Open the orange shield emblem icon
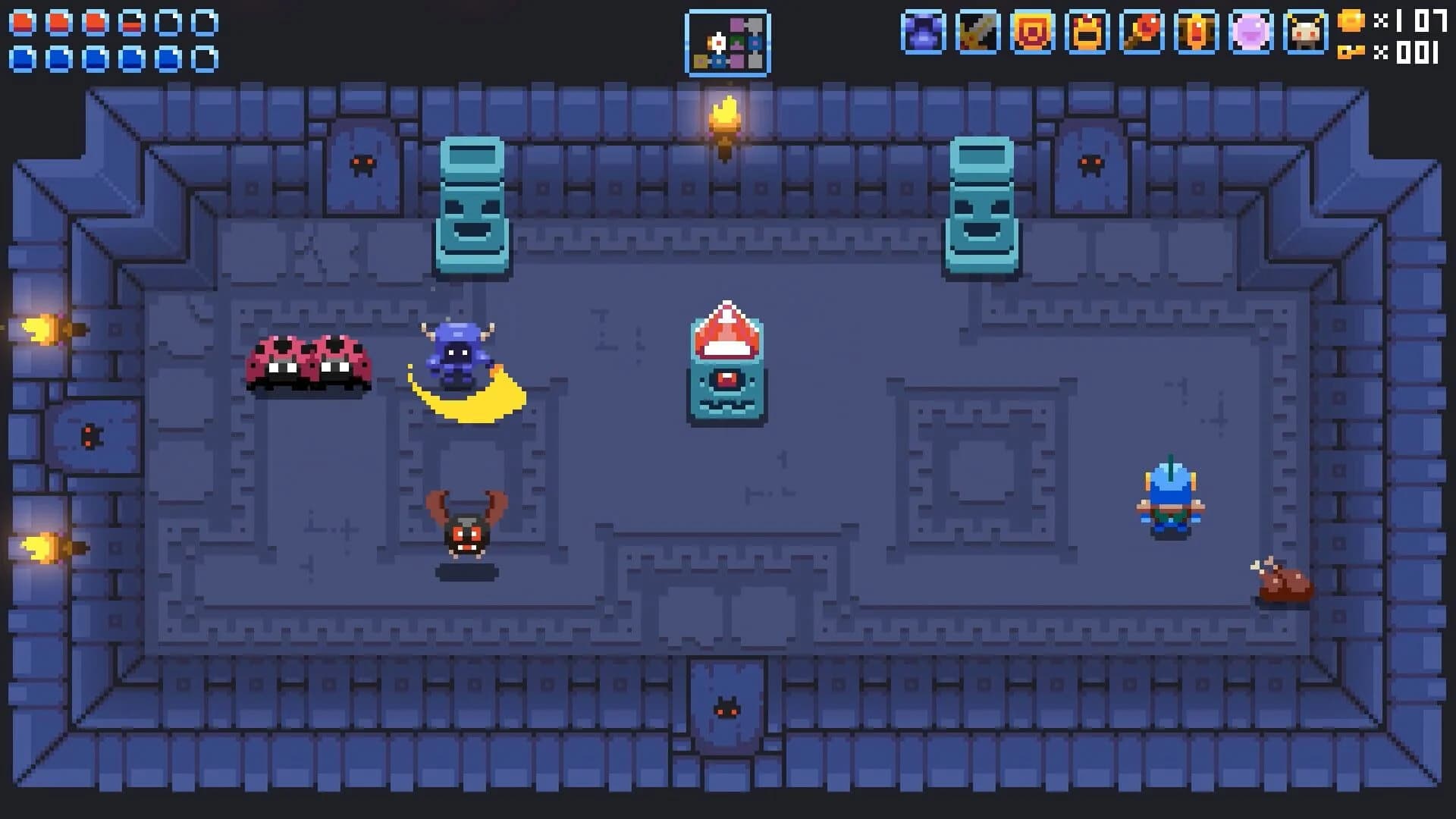The height and width of the screenshot is (819, 1456). (1031, 30)
